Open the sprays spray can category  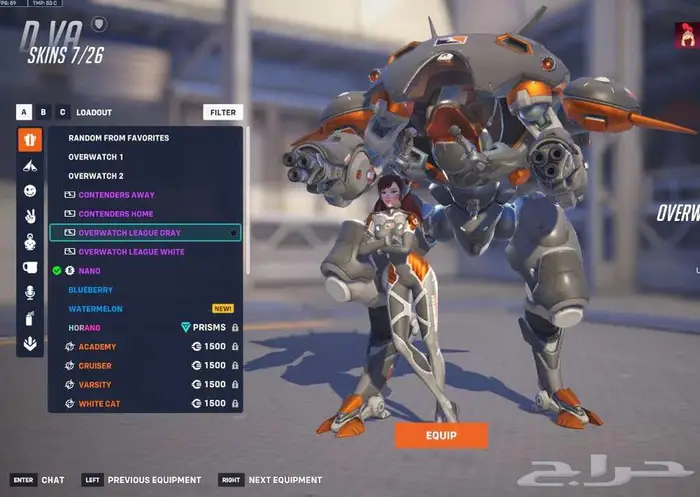click(30, 318)
